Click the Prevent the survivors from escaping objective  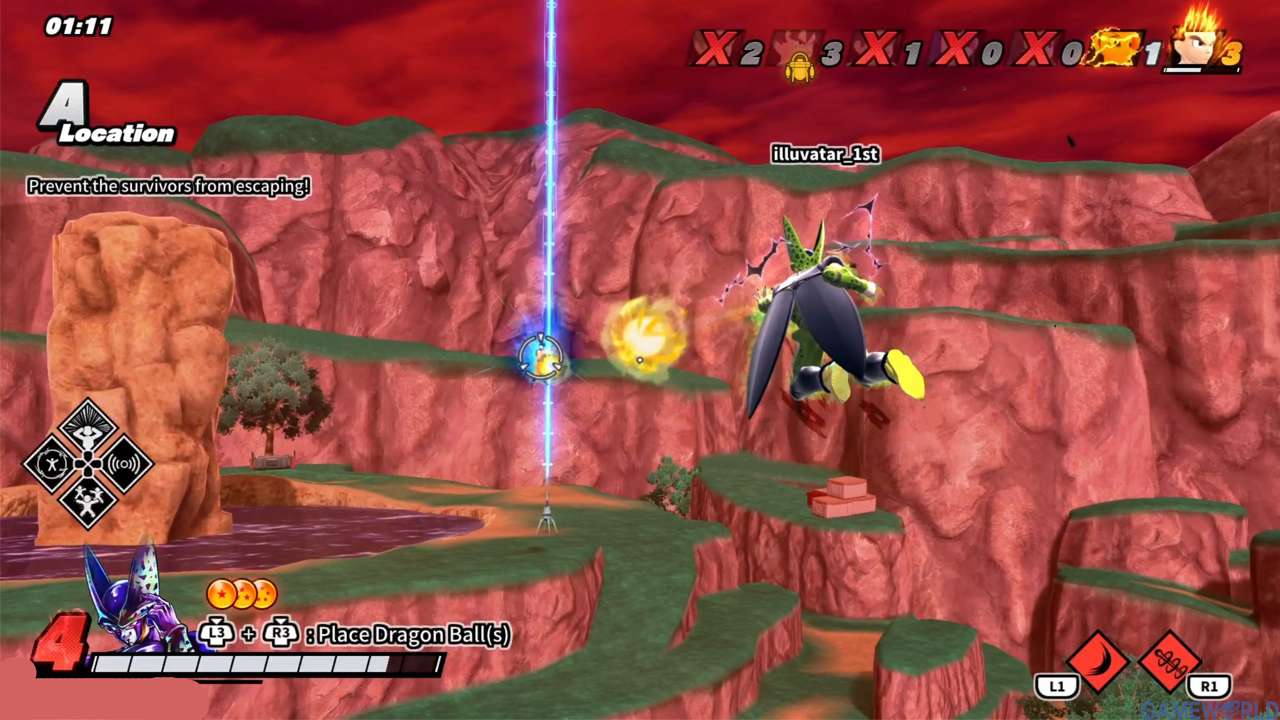click(x=169, y=186)
